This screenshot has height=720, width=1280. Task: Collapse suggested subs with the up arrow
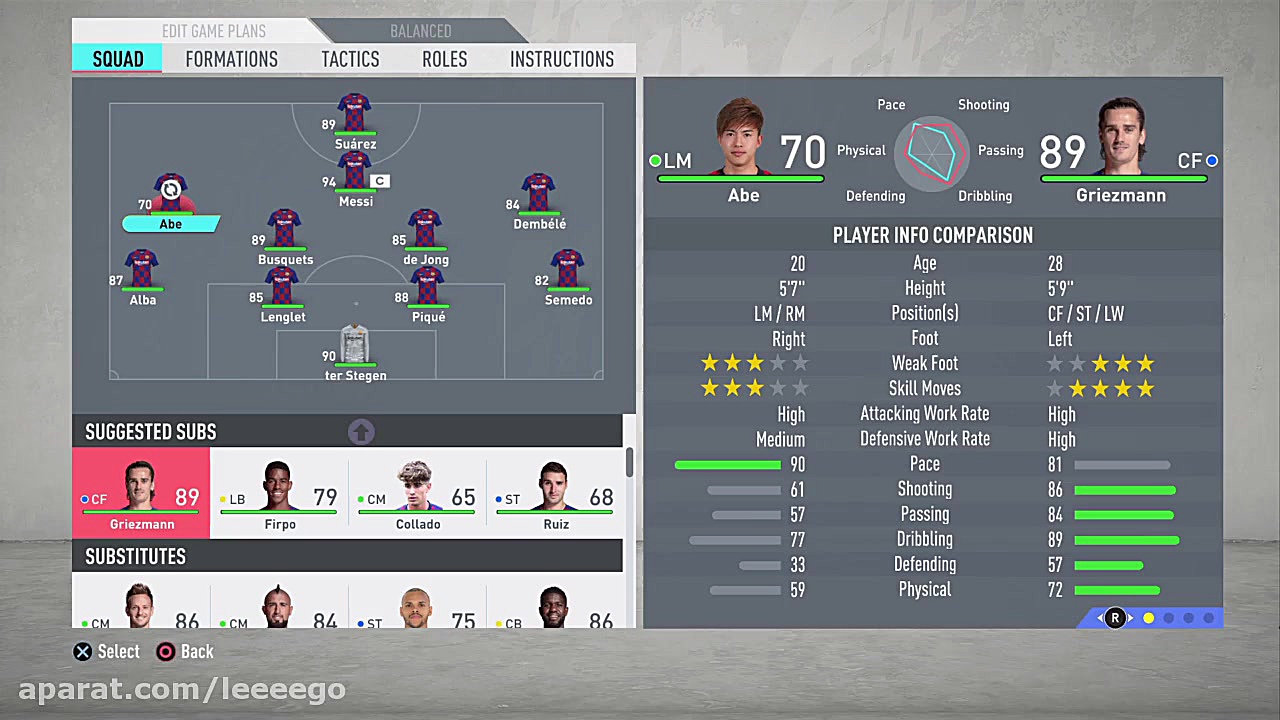click(x=361, y=432)
